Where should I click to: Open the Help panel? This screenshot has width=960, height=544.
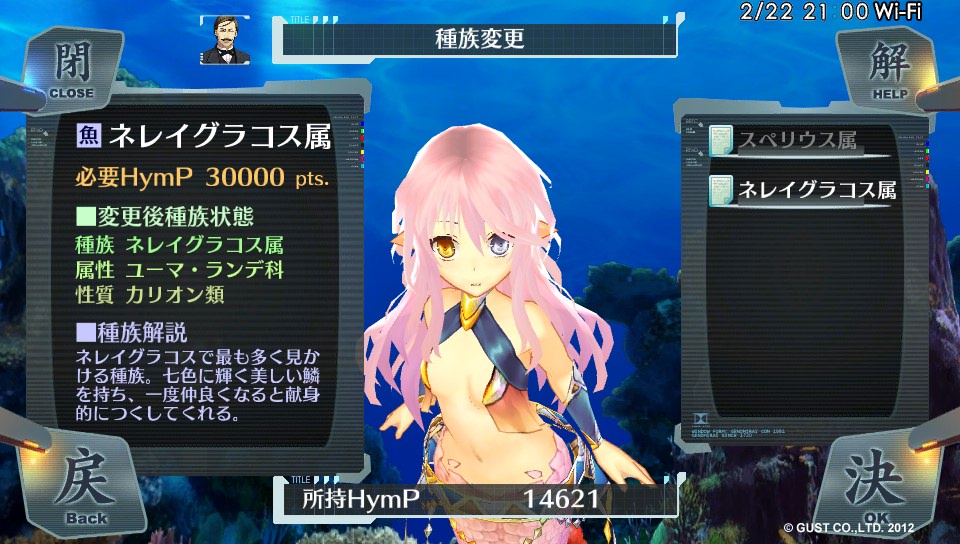point(885,68)
